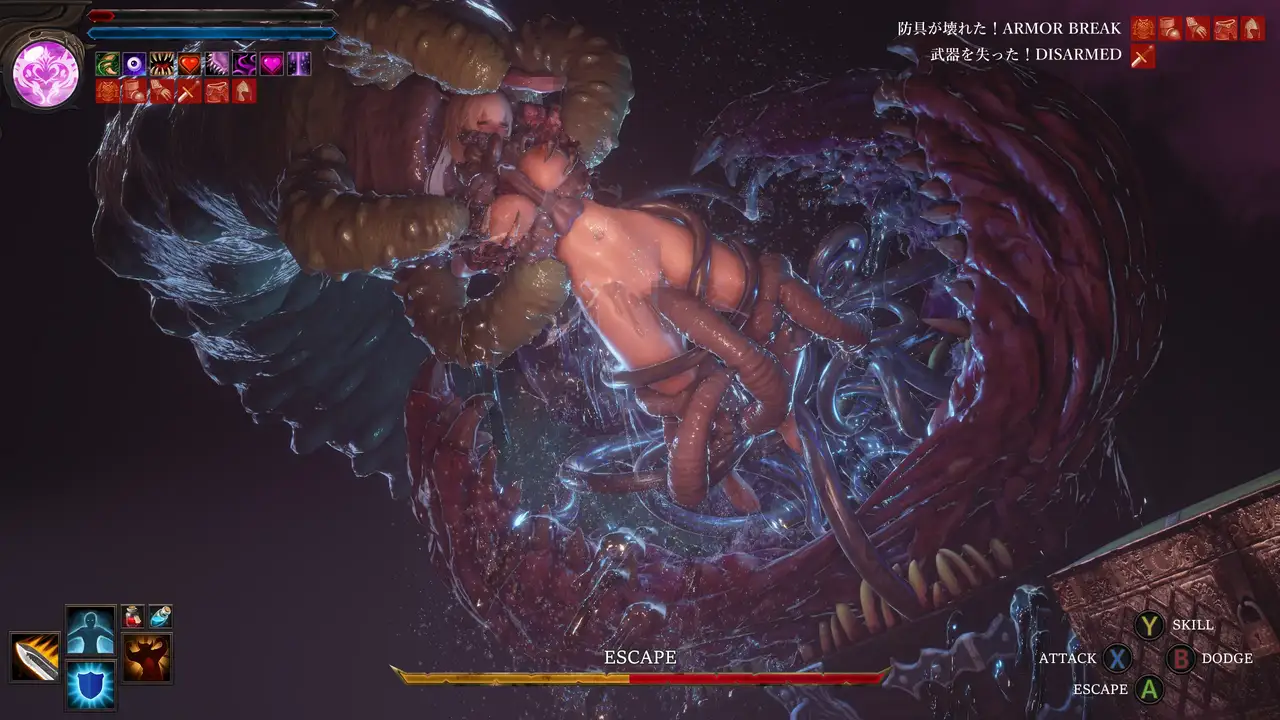This screenshot has height=720, width=1280.
Task: Drink the blue mana potion
Action: coord(160,616)
